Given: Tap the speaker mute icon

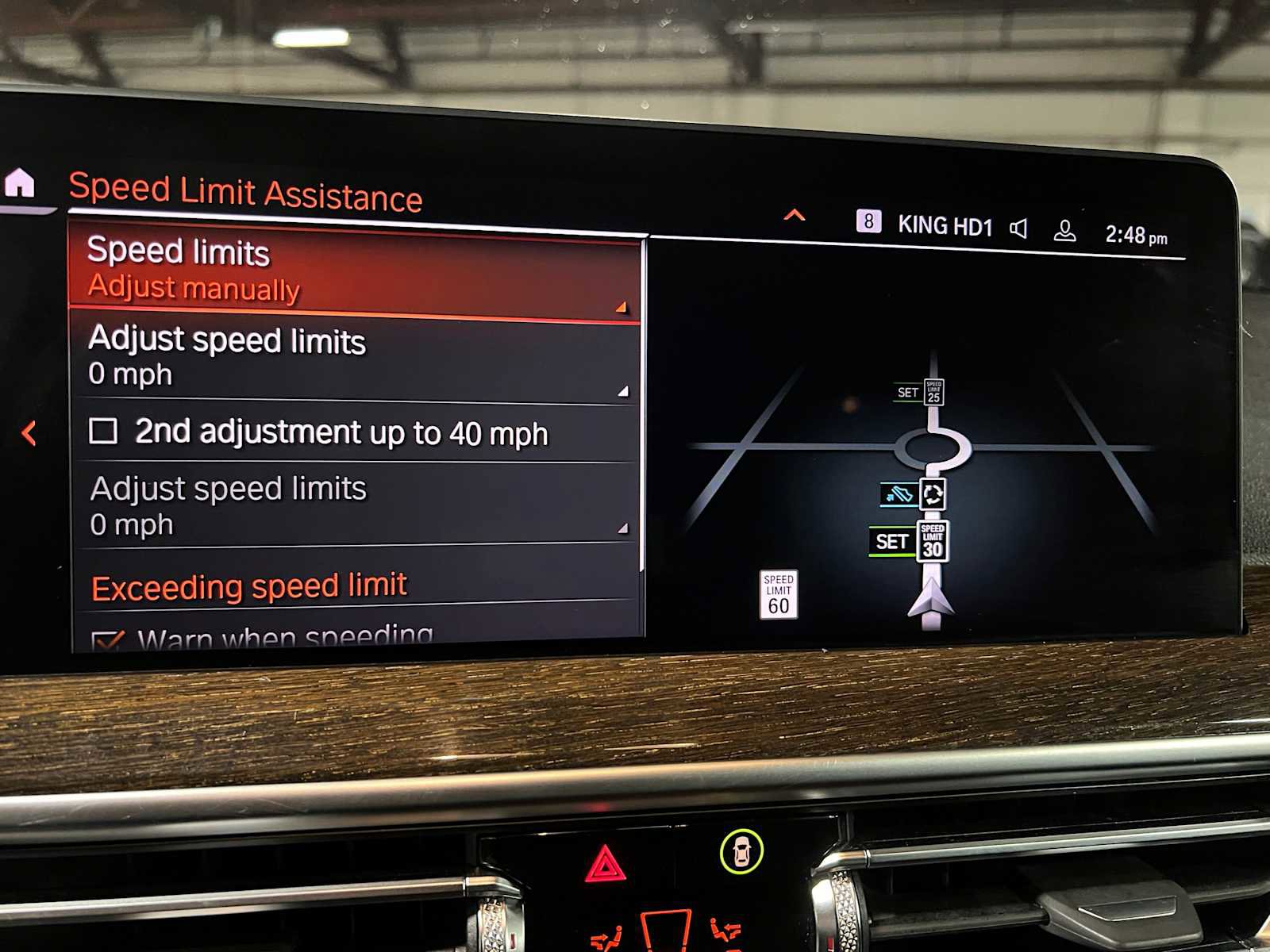Looking at the screenshot, I should (x=1019, y=229).
